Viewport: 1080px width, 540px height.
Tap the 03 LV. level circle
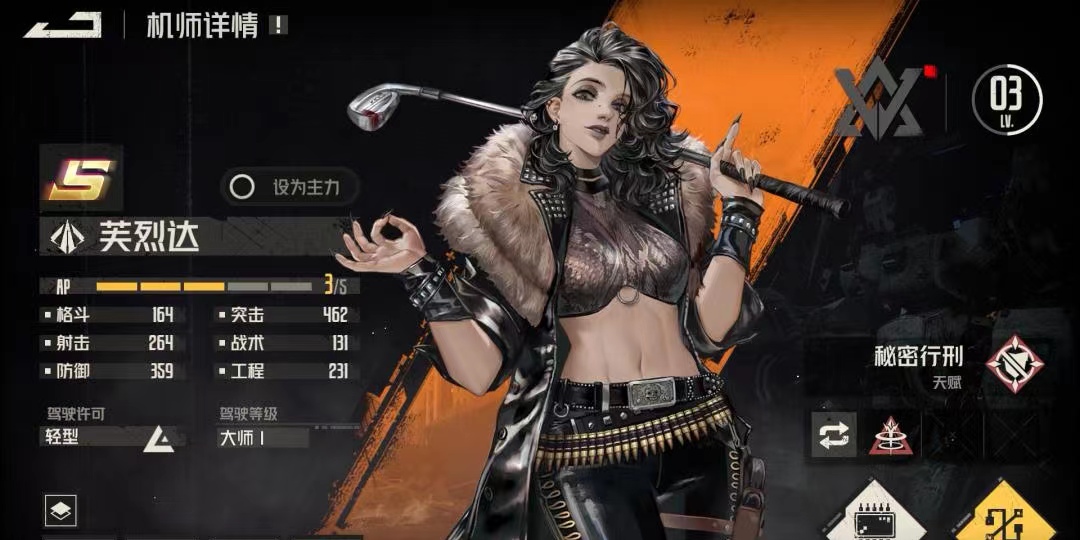point(1007,99)
